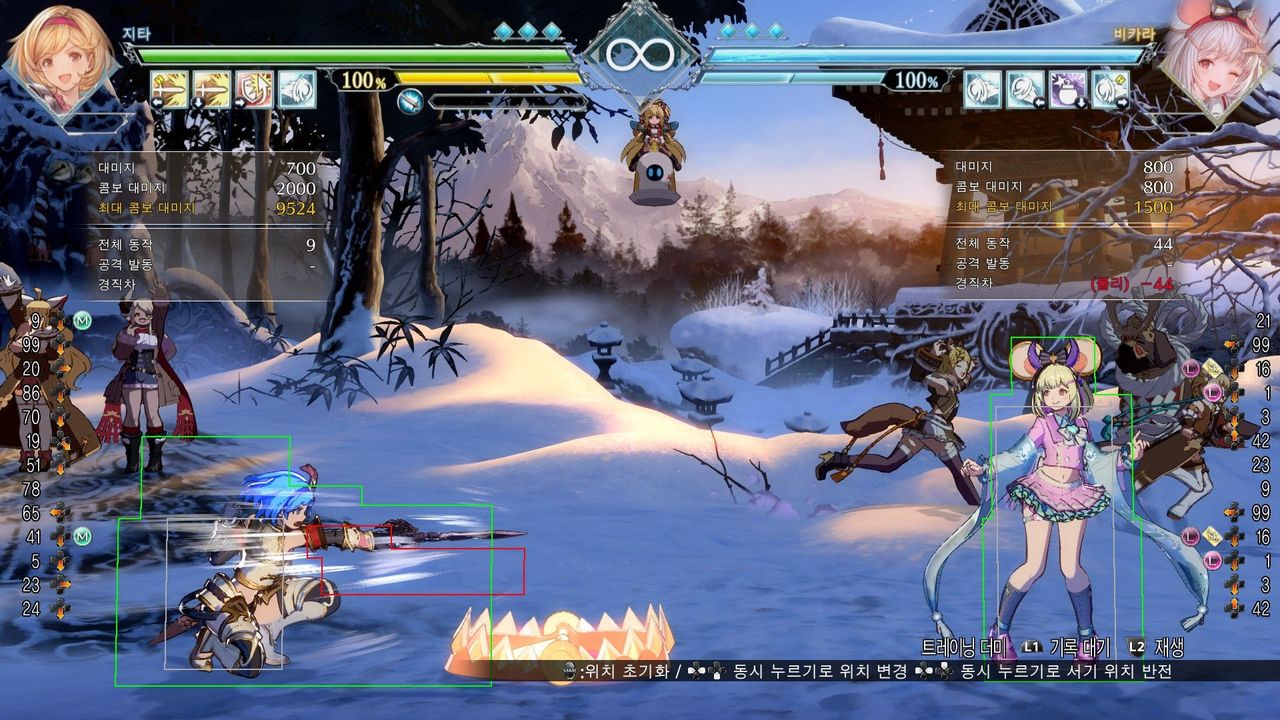This screenshot has height=720, width=1280.
Task: Click the round blue sword icon
Action: point(410,100)
